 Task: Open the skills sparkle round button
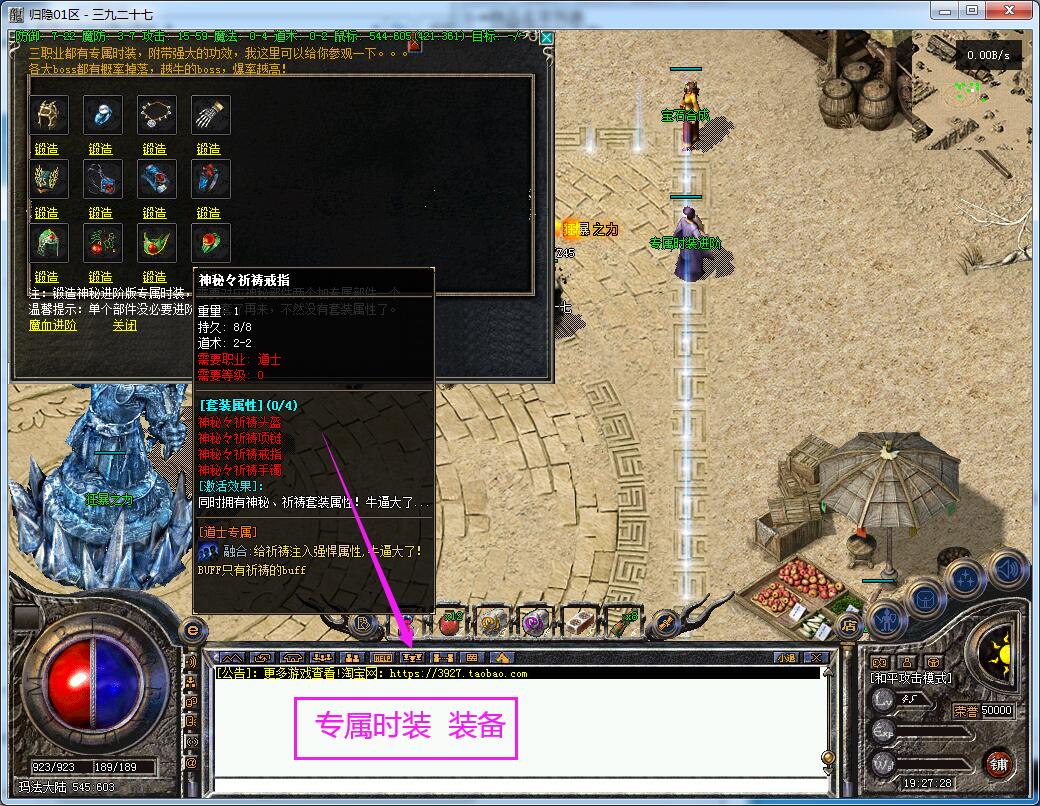(967, 580)
